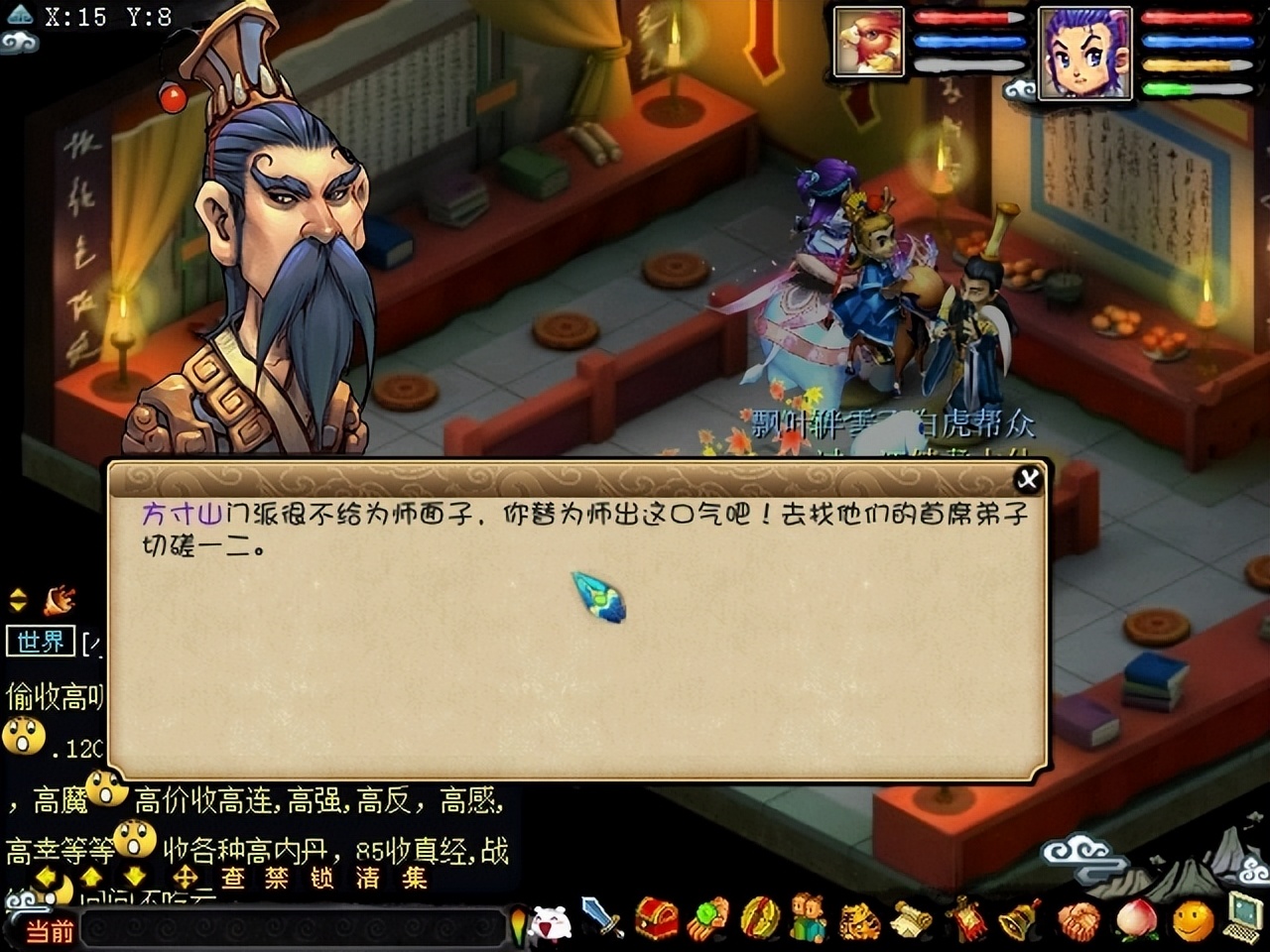Toggle the chat lock using 锁

pyautogui.click(x=324, y=877)
